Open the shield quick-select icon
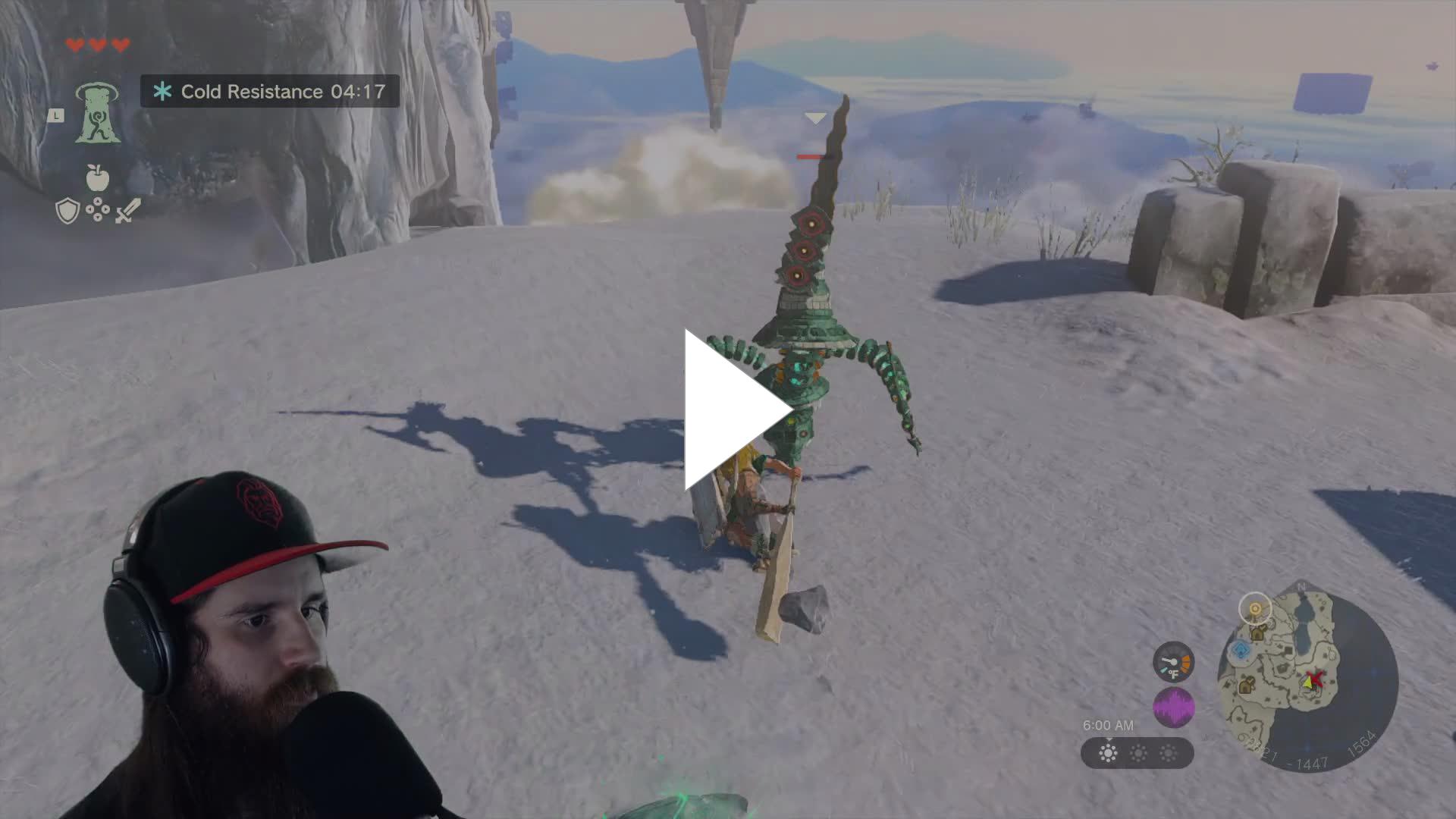 coord(67,211)
